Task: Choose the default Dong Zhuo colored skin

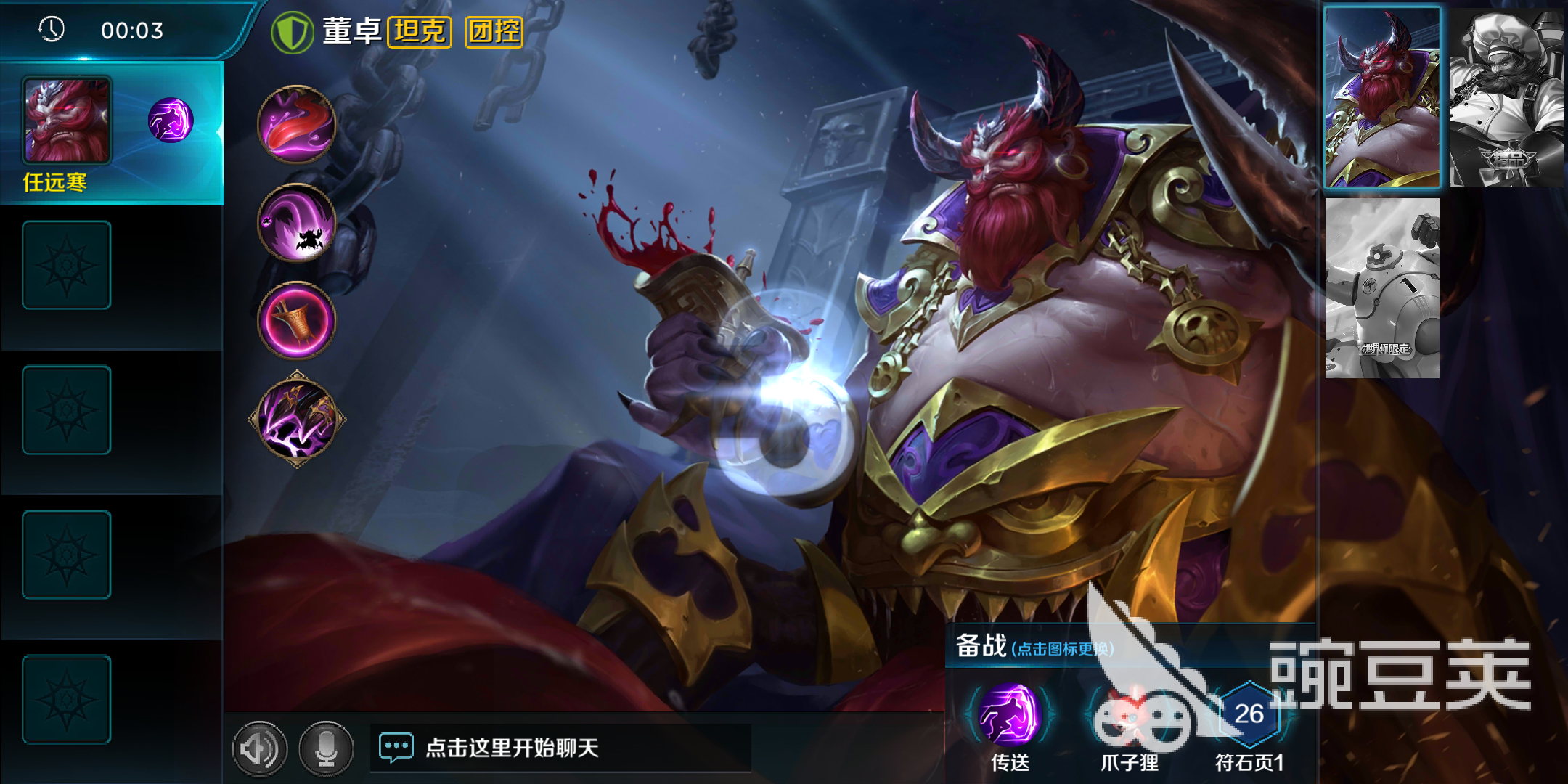Action: (1382, 99)
